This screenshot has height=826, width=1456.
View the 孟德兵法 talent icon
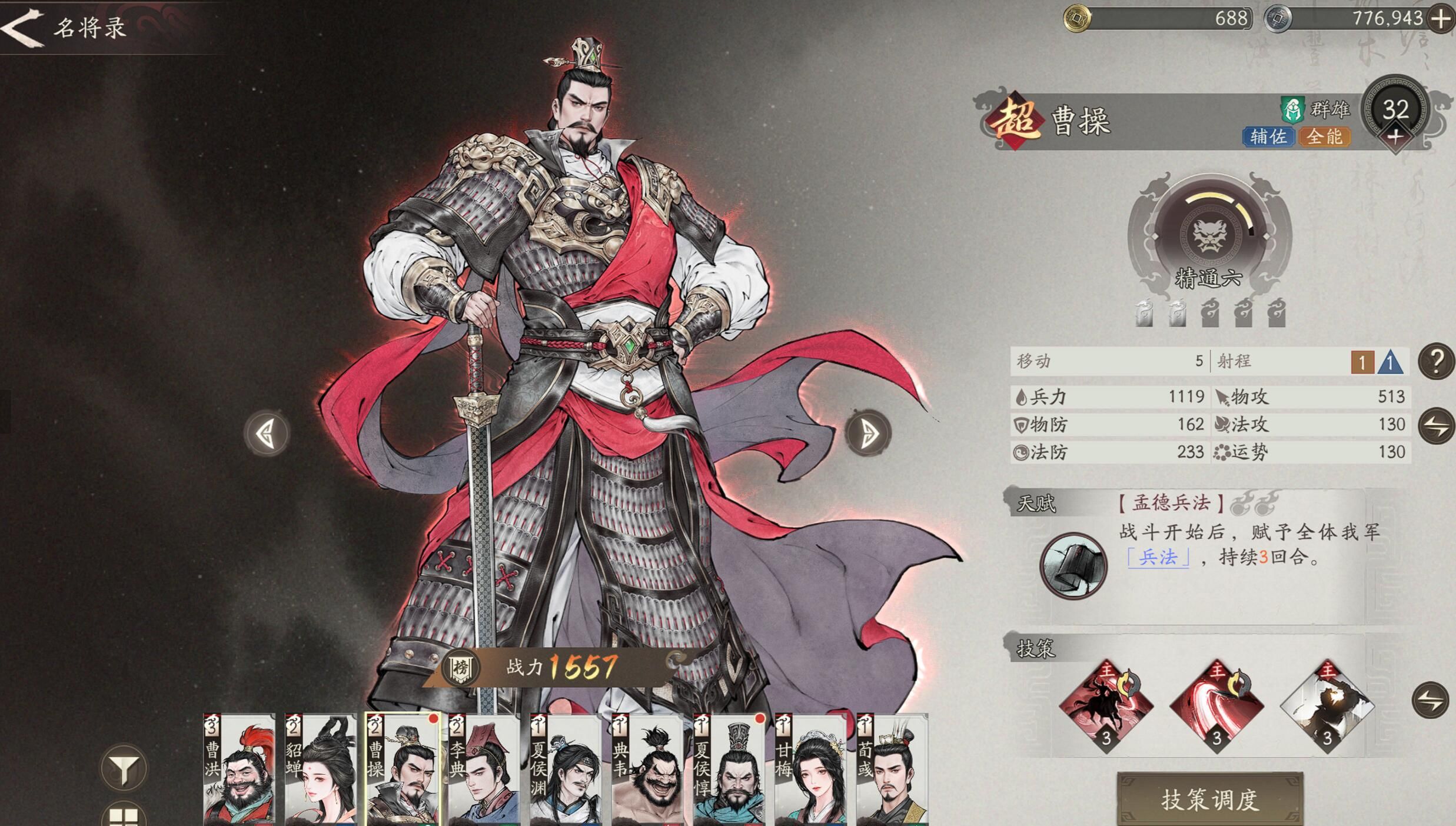click(1073, 566)
